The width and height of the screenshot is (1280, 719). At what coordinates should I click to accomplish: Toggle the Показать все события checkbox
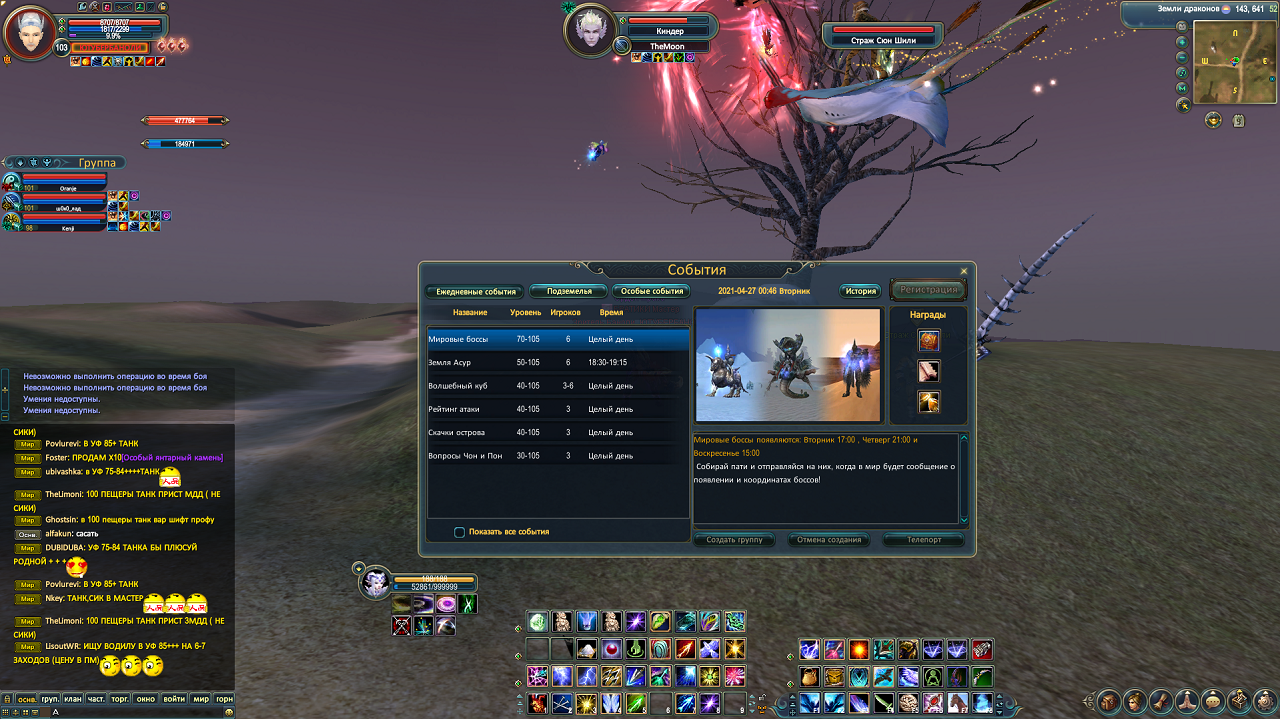[460, 532]
